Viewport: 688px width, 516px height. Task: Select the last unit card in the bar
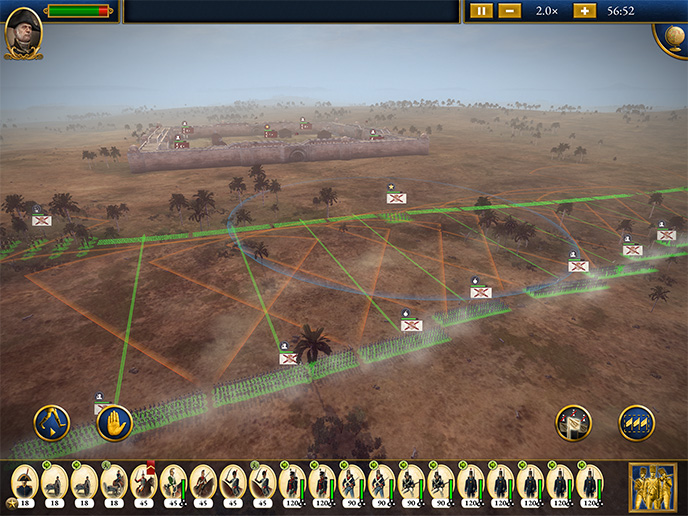point(590,485)
